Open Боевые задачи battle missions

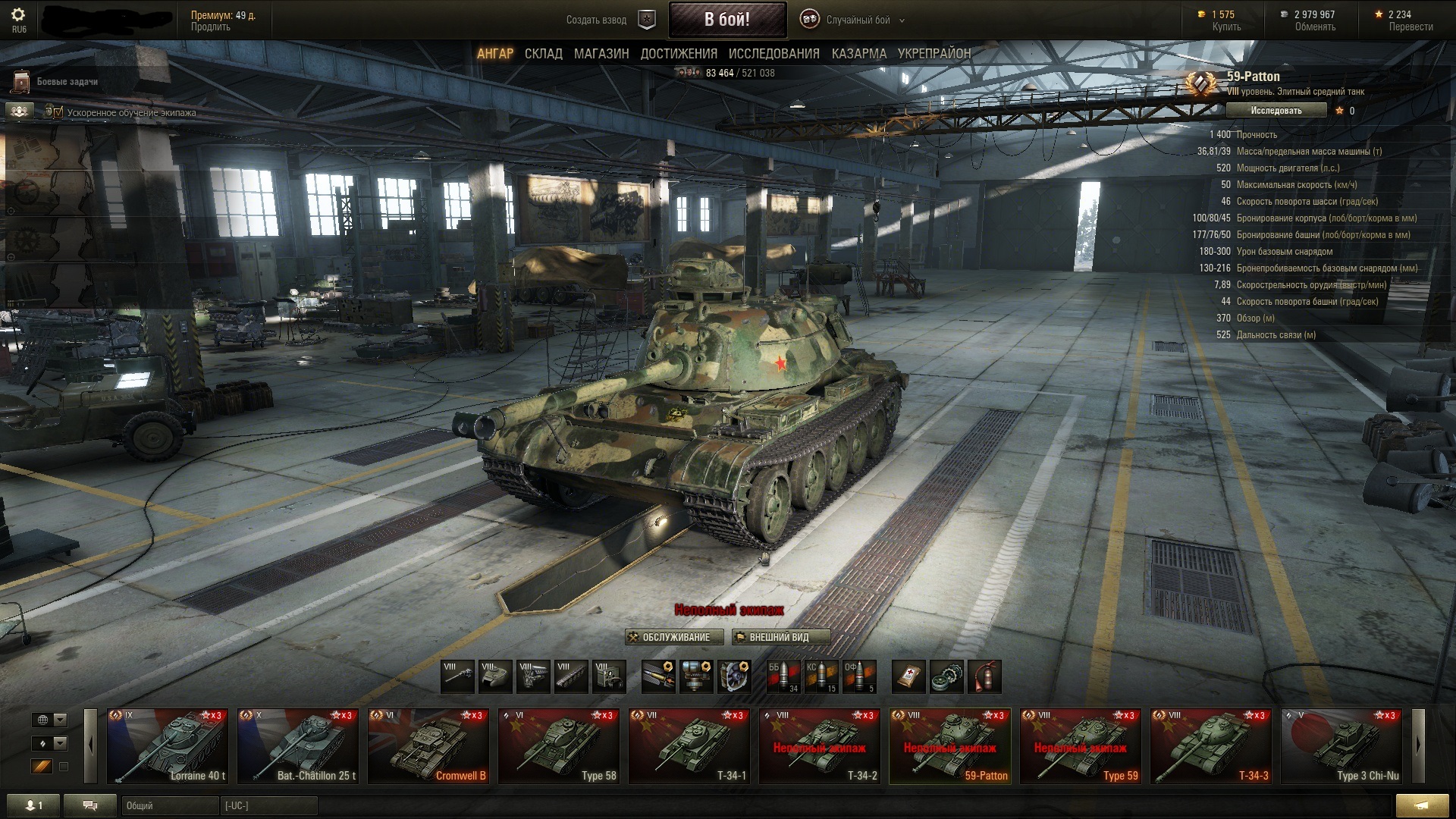(67, 82)
